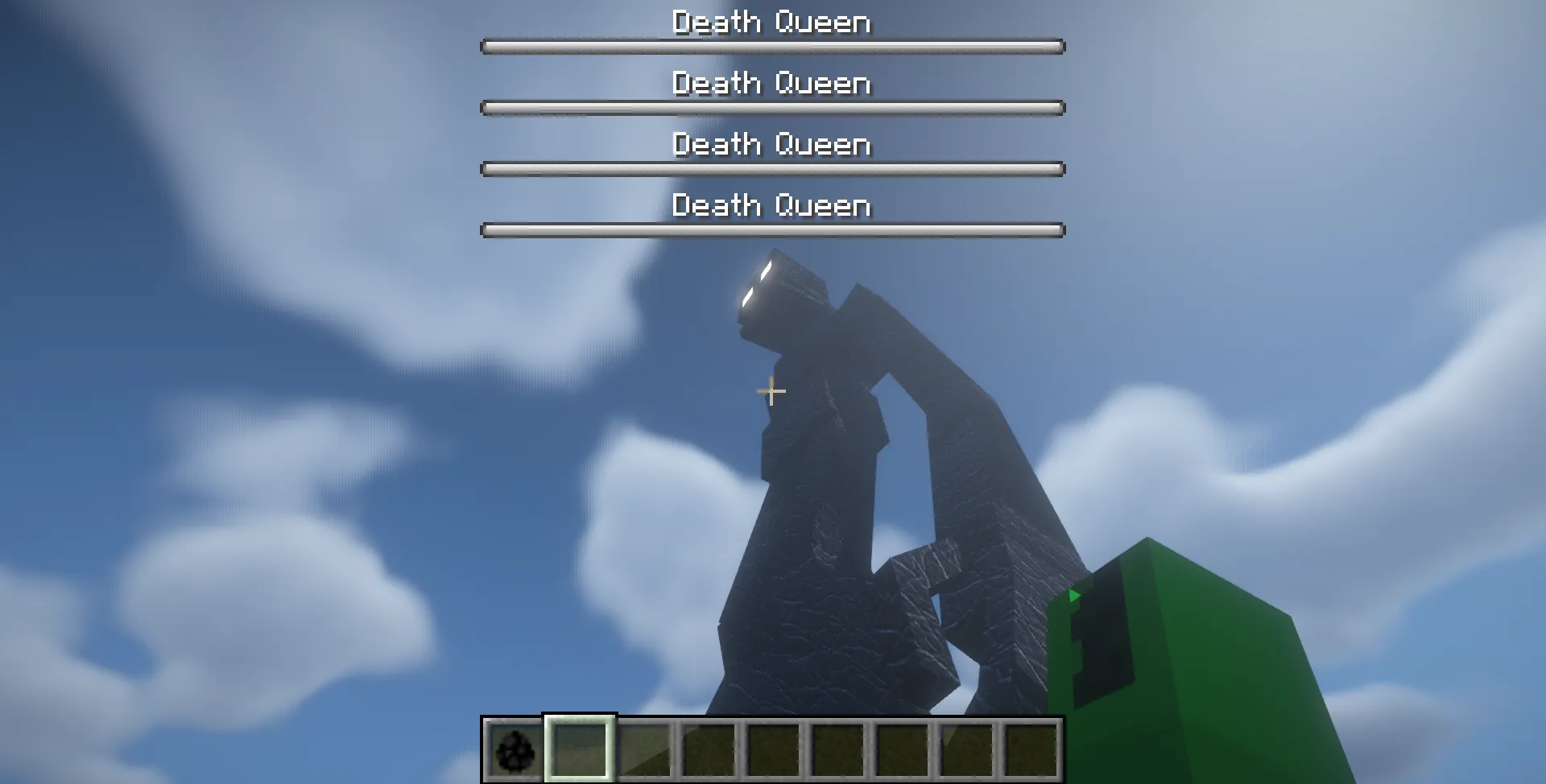Image resolution: width=1546 pixels, height=784 pixels.
Task: Click the first Death Queen name label
Action: [x=771, y=22]
